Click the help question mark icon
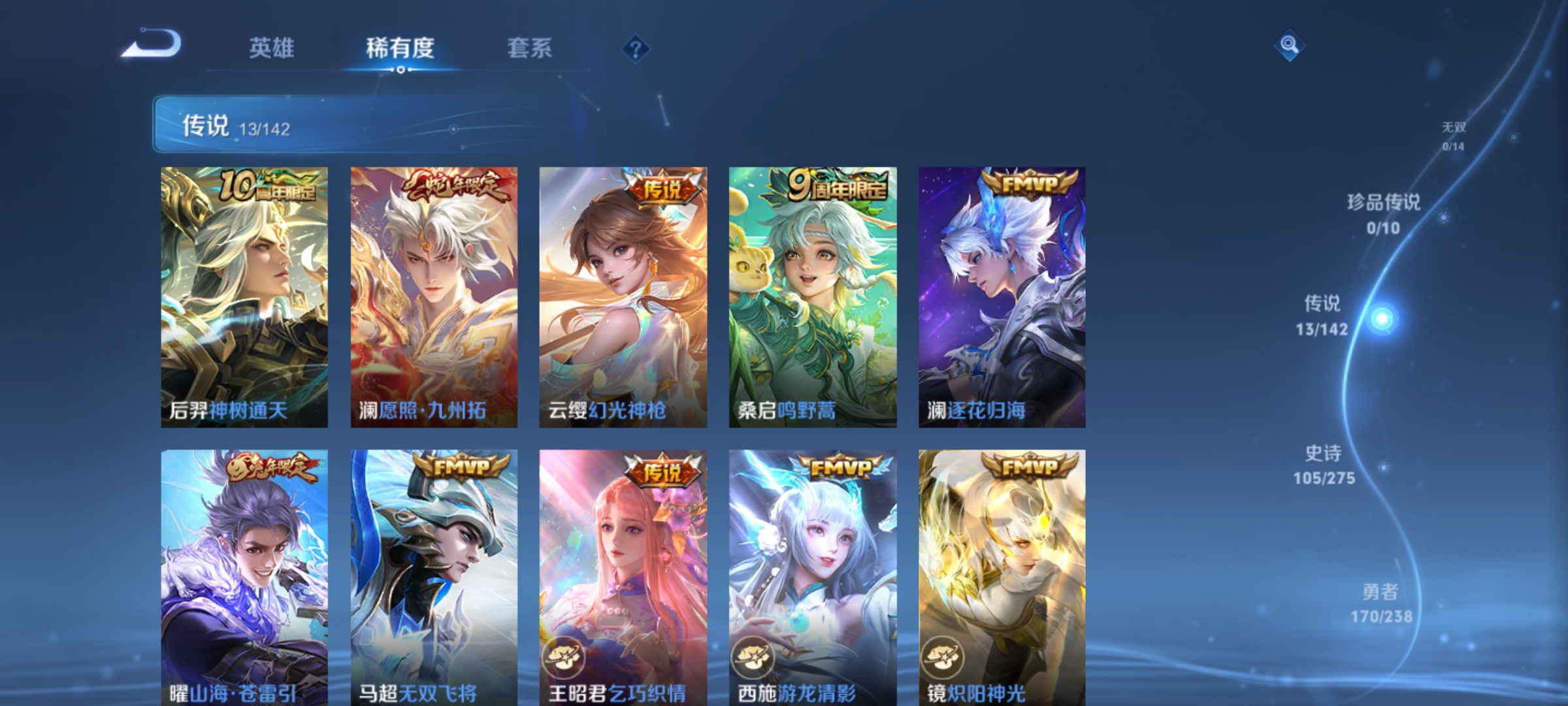This screenshot has height=706, width=1568. [x=634, y=48]
